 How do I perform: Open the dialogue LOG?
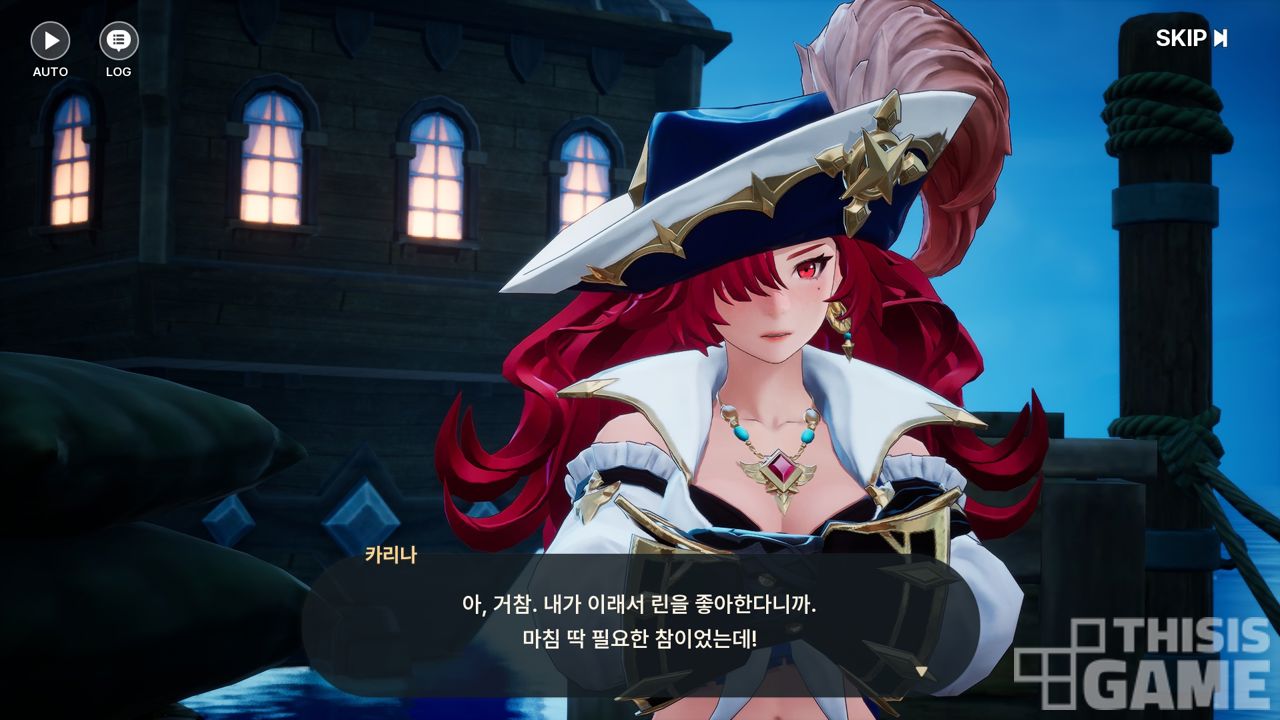[x=118, y=41]
